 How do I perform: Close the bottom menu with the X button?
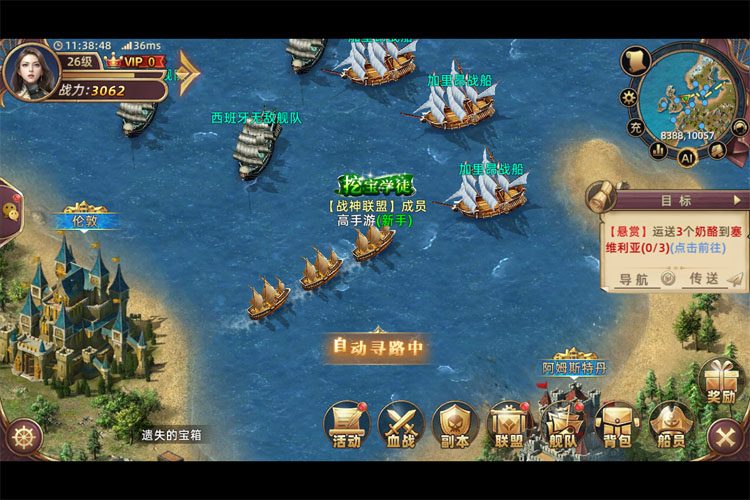(x=723, y=437)
